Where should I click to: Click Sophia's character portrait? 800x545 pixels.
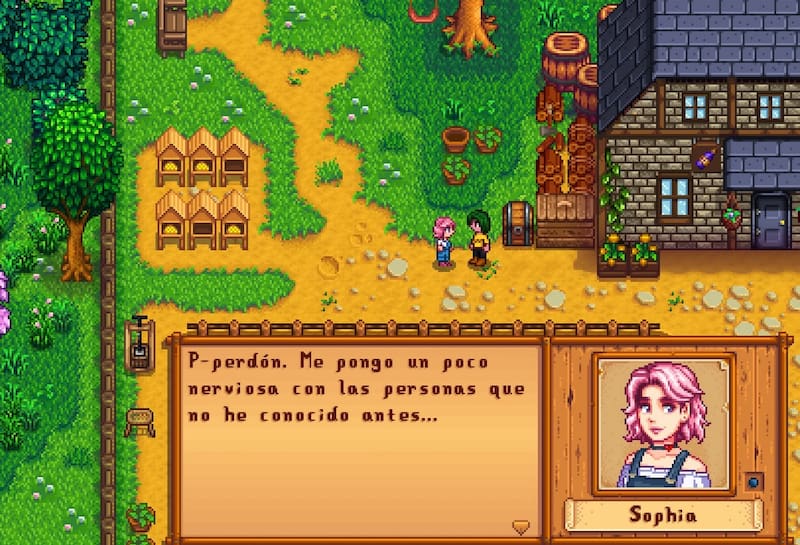click(662, 423)
